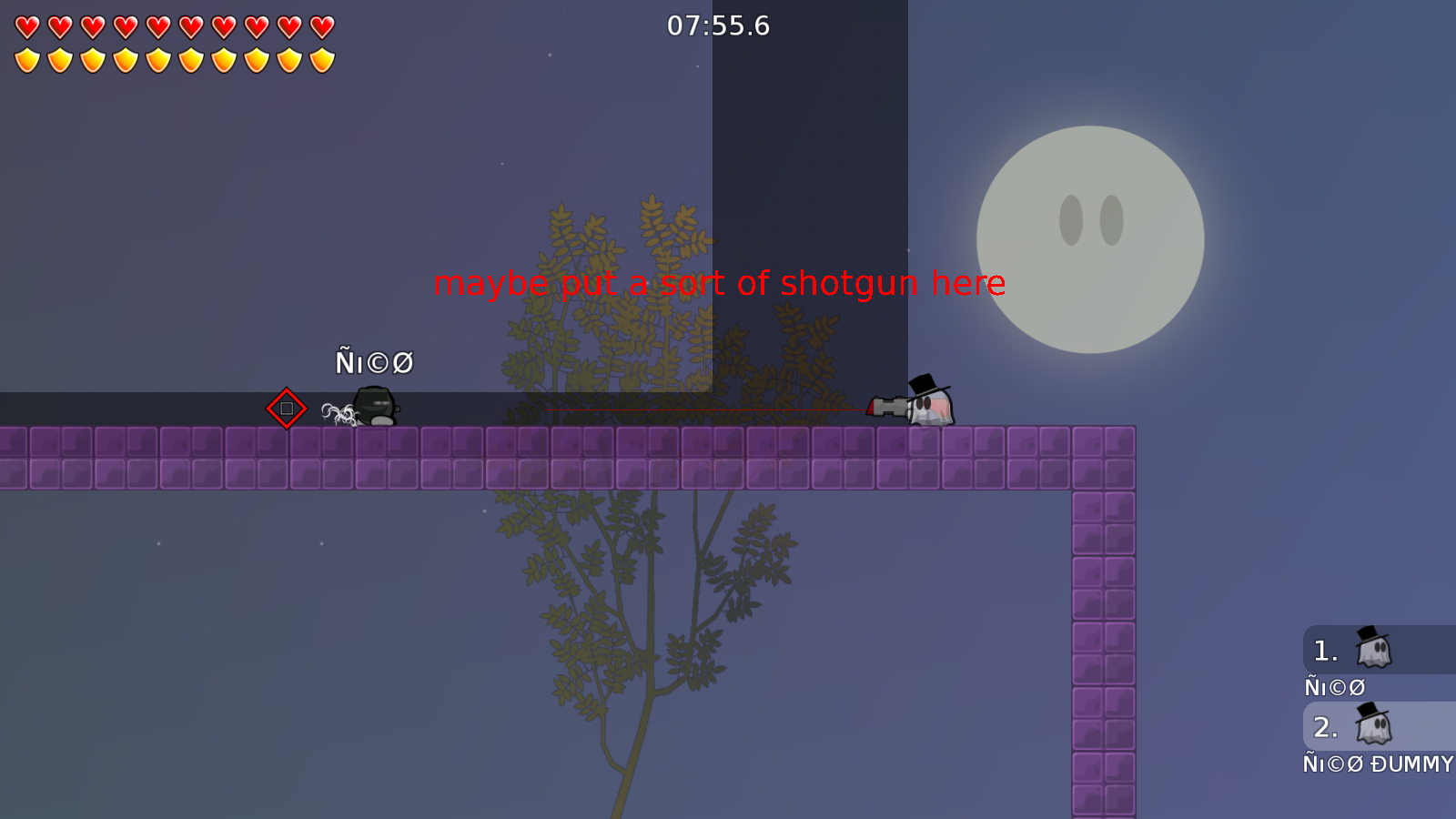The image size is (1456, 819).
Task: Click the red hint text about a shotgun
Action: point(720,283)
